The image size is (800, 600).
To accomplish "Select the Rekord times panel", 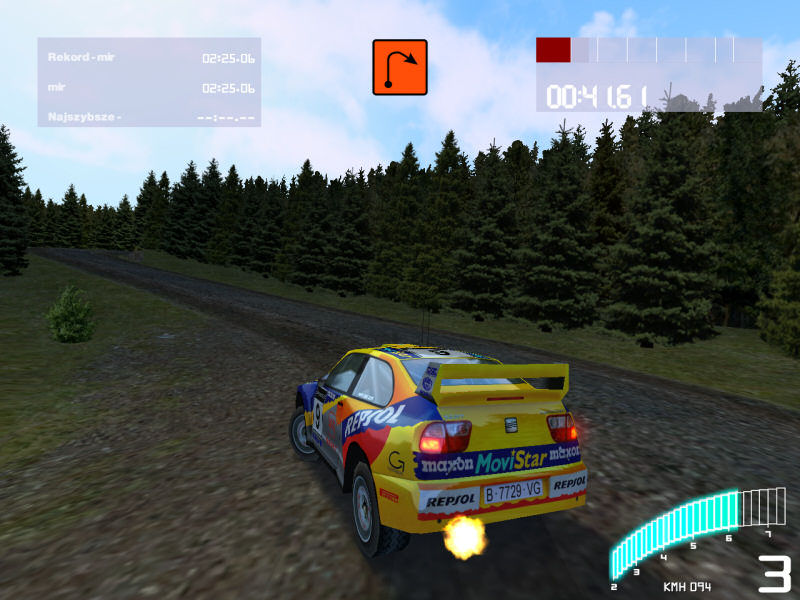I will click(x=149, y=82).
